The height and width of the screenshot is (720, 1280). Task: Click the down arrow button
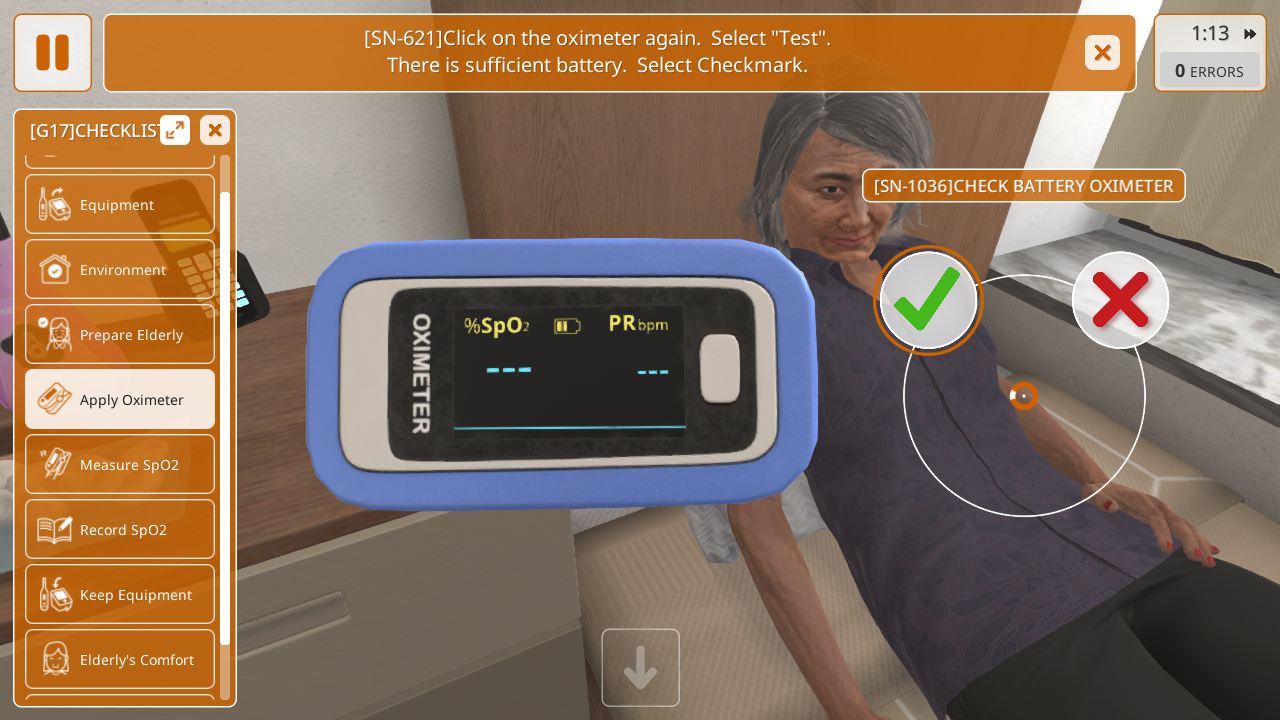click(x=641, y=668)
